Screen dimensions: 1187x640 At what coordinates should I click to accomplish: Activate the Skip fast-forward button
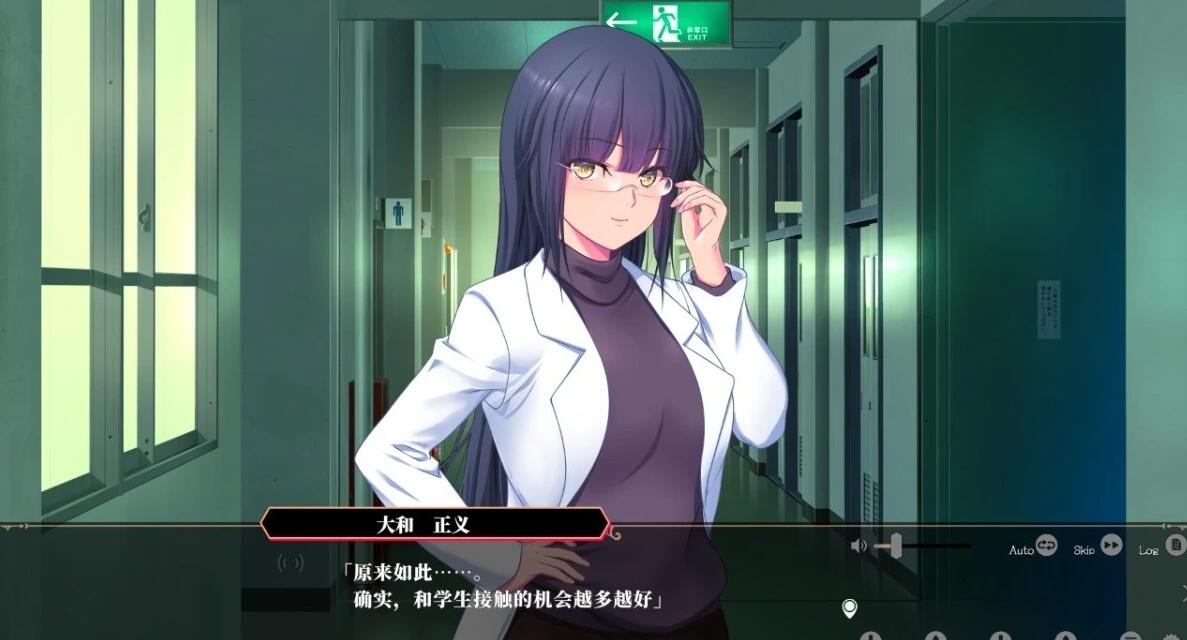(x=1111, y=546)
